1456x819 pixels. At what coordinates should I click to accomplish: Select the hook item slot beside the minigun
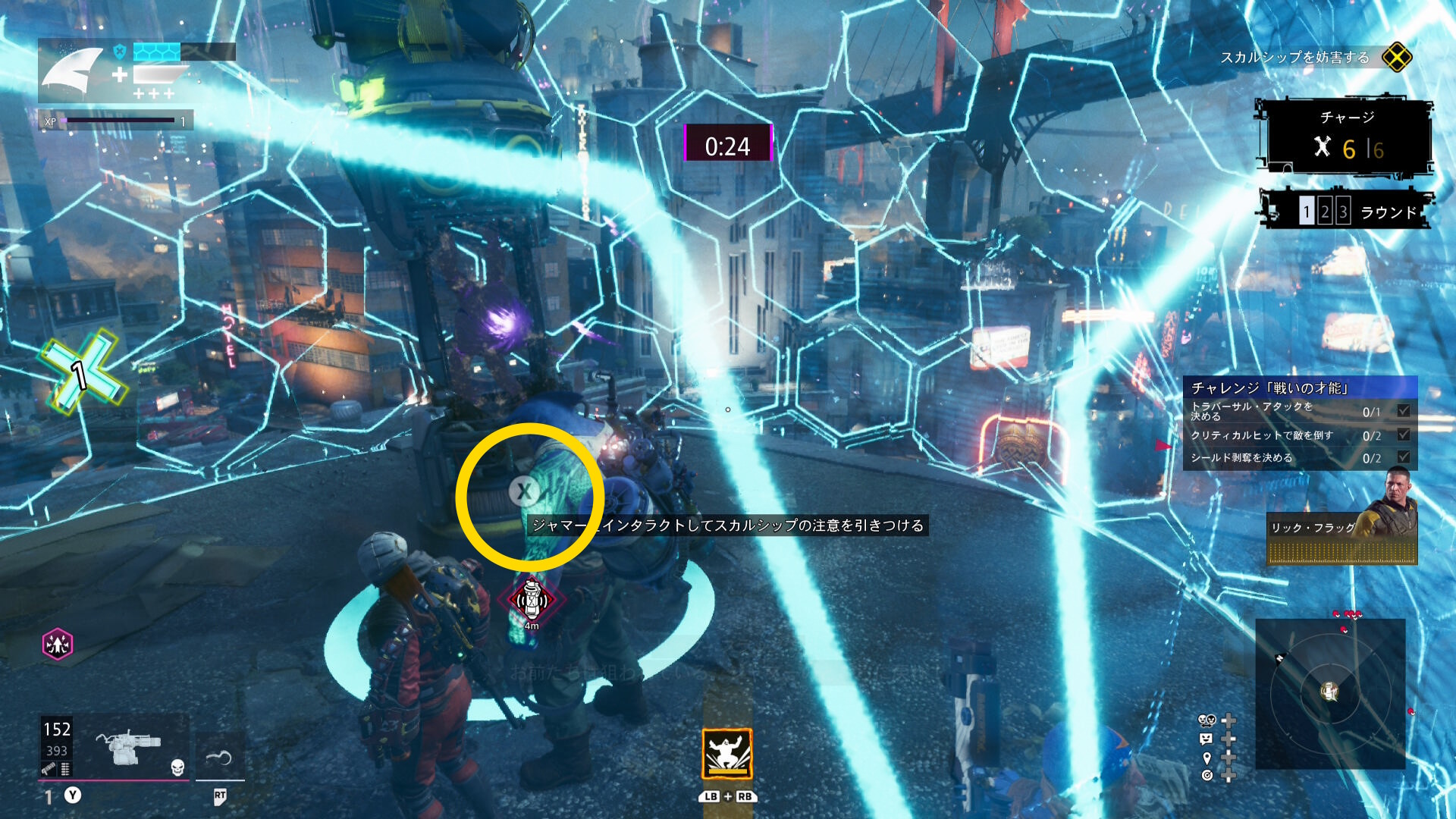219,756
